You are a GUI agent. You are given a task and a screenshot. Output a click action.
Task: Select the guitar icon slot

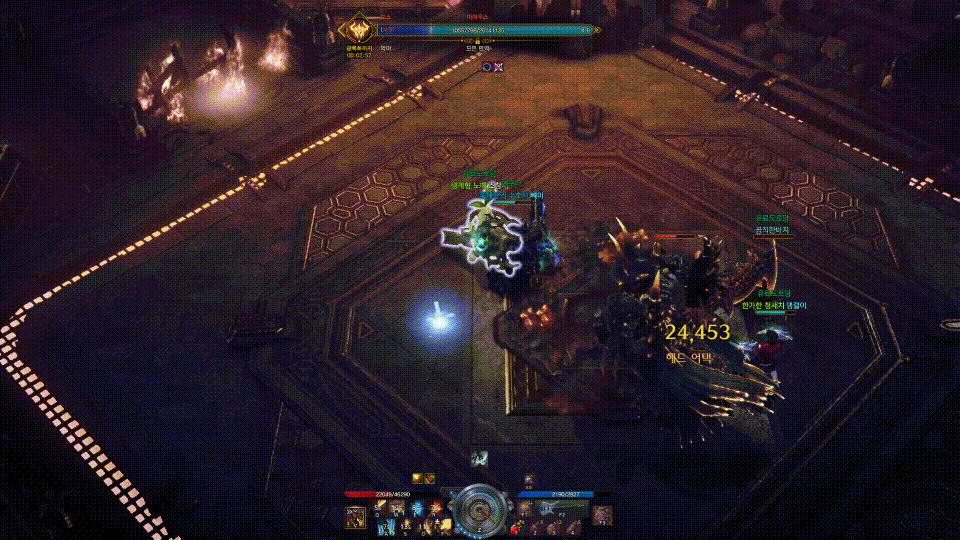point(548,509)
